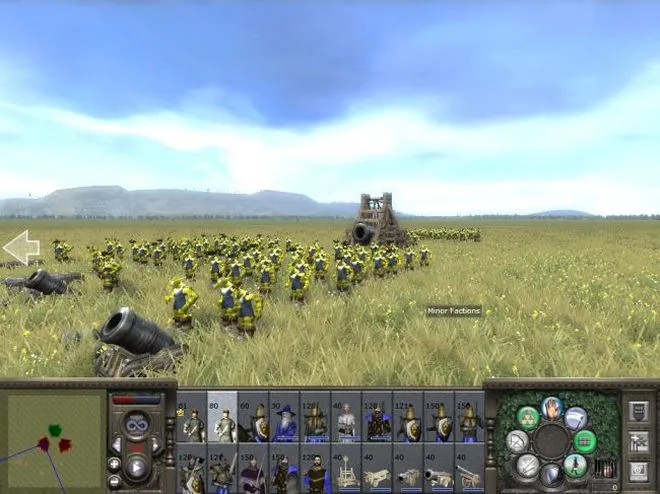Click the crossed swords melee button
Screen dimensions: 660x494
(527, 464)
